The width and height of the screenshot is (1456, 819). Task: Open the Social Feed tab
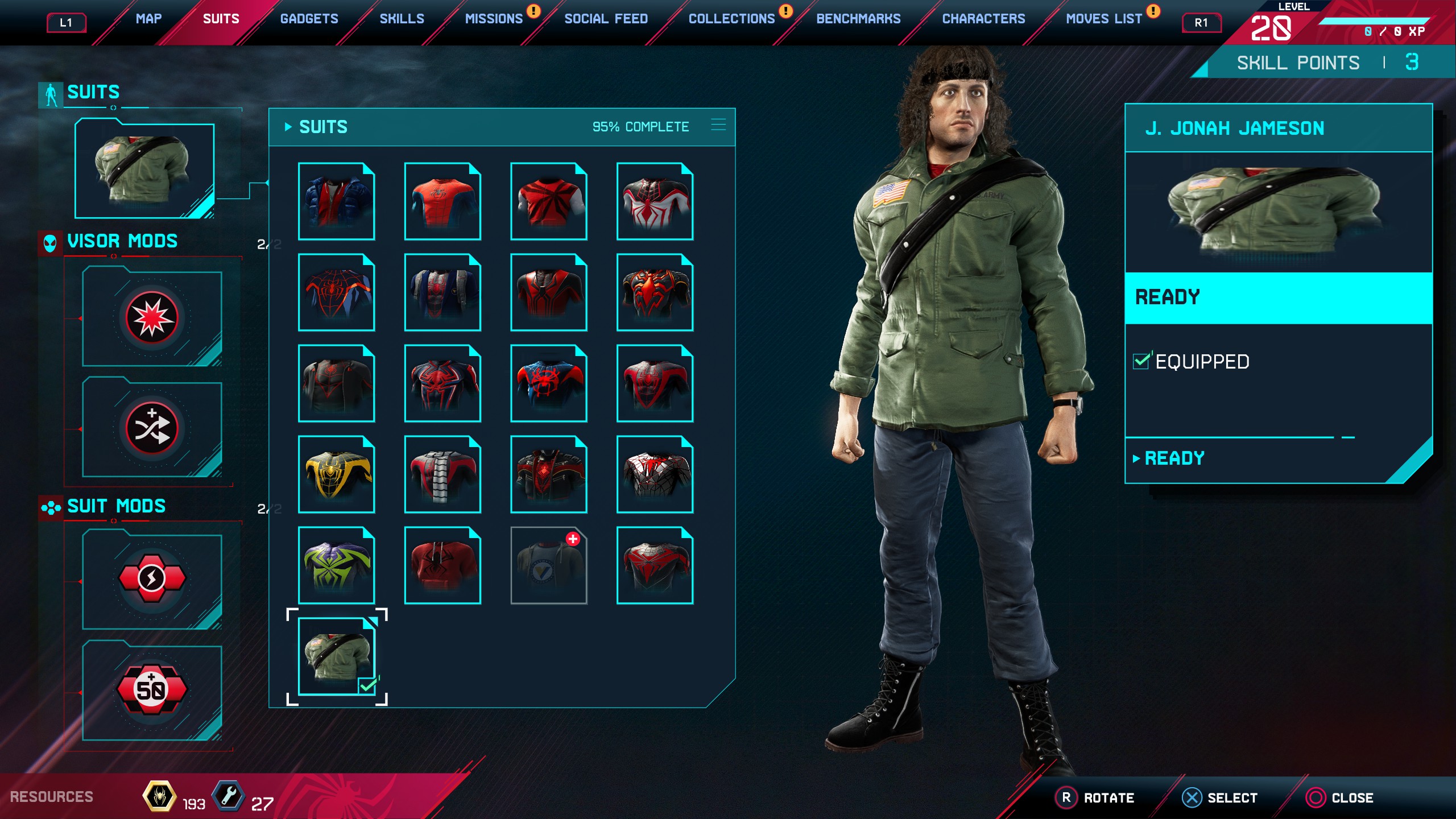606,19
